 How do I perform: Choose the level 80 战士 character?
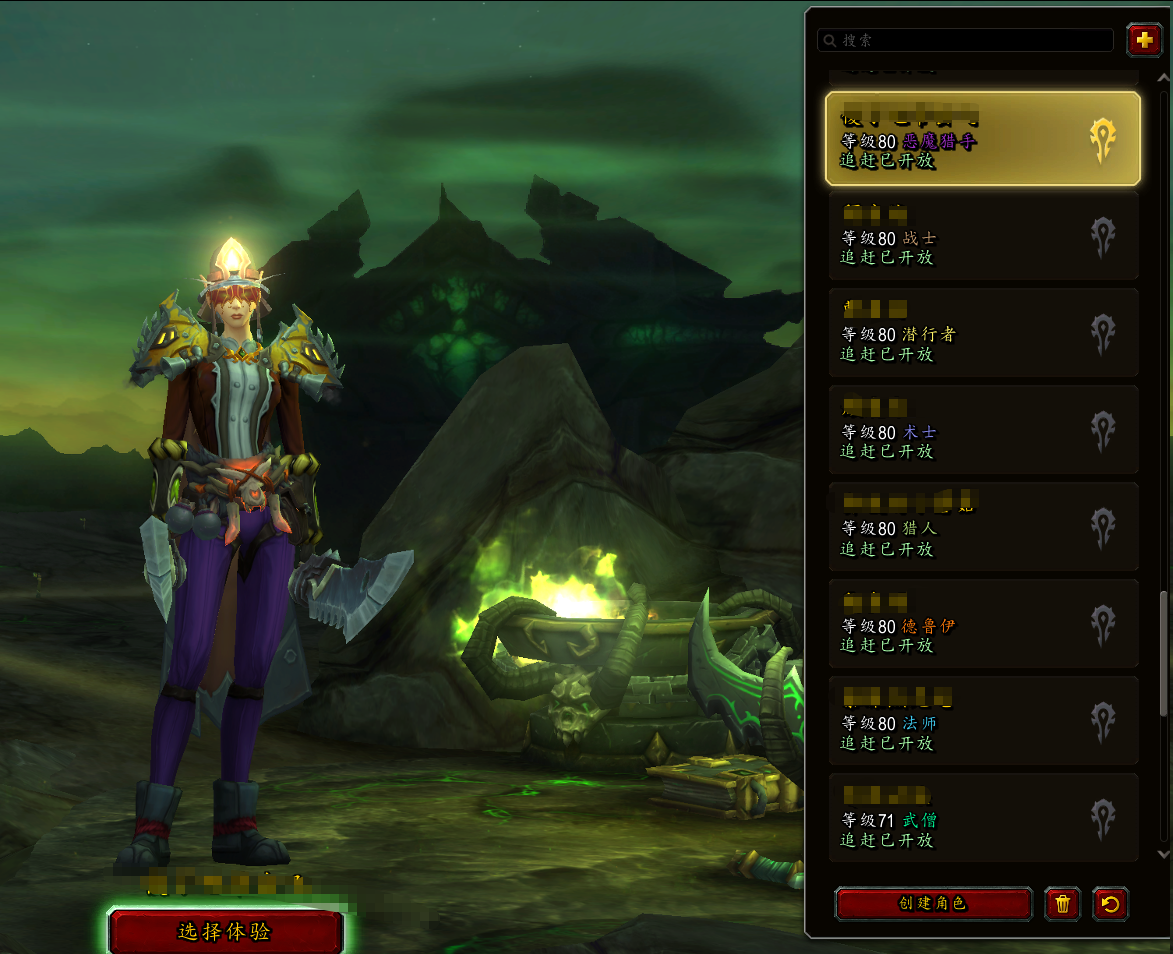(982, 236)
